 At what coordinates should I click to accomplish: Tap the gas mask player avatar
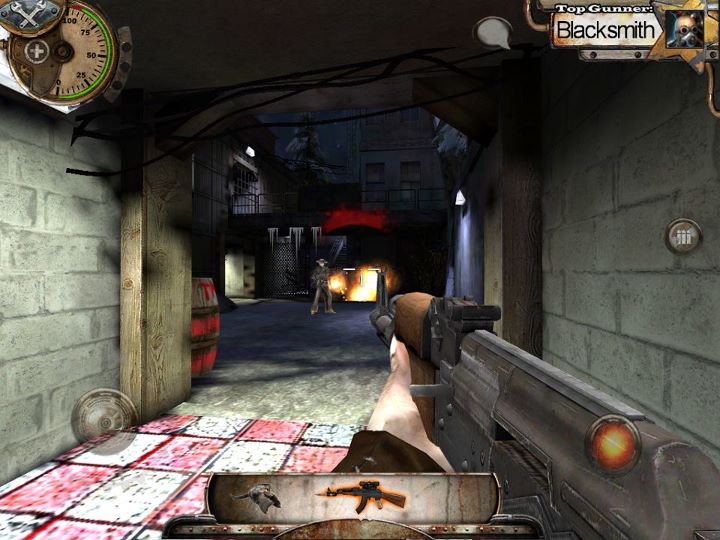click(683, 29)
